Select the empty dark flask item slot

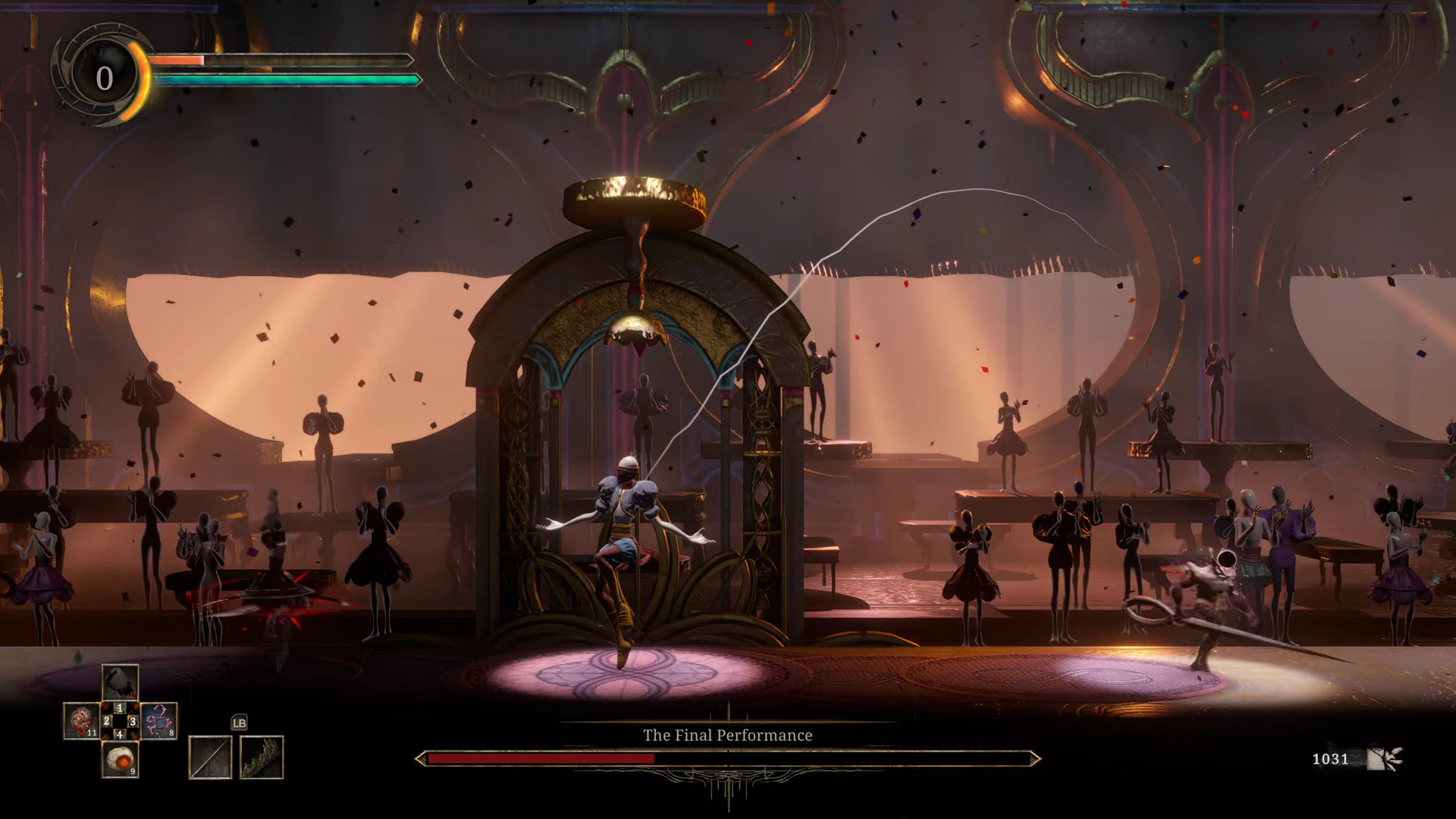click(x=120, y=682)
